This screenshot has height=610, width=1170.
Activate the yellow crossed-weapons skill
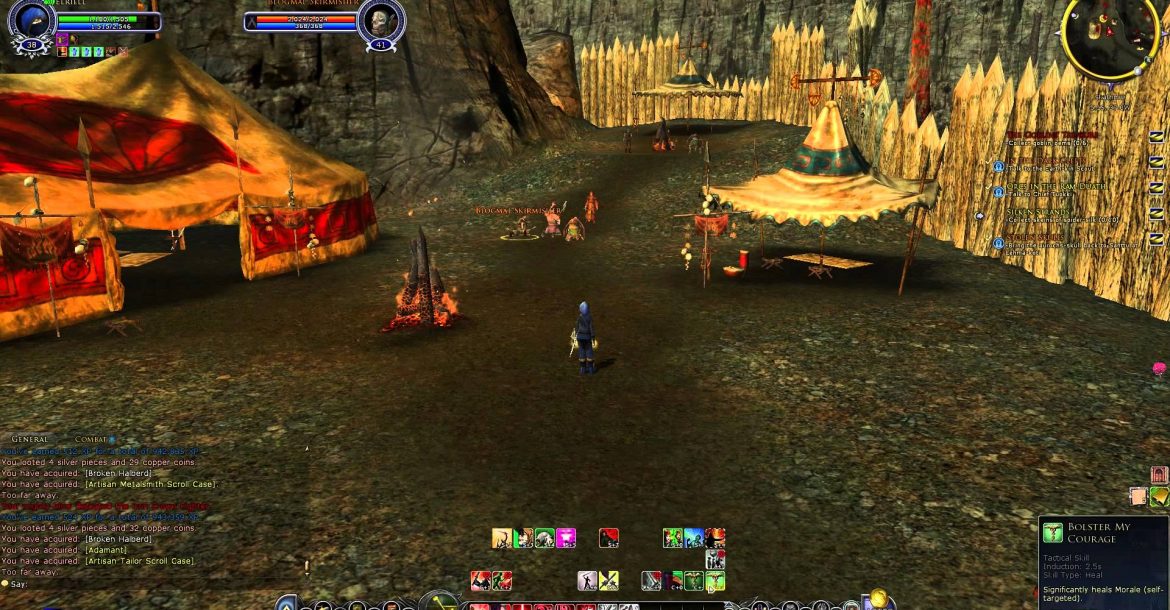click(x=609, y=581)
